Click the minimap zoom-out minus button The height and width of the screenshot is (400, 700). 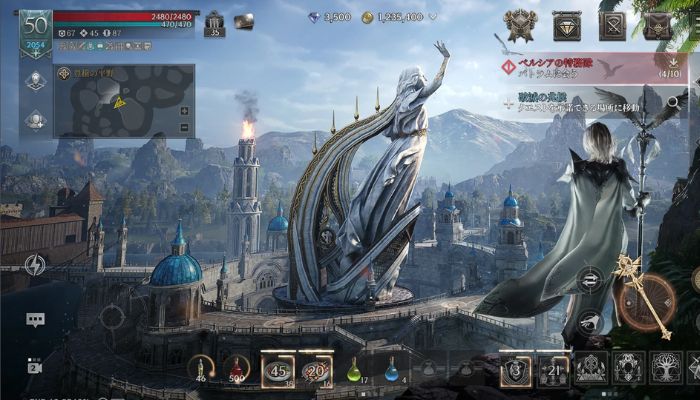point(184,127)
